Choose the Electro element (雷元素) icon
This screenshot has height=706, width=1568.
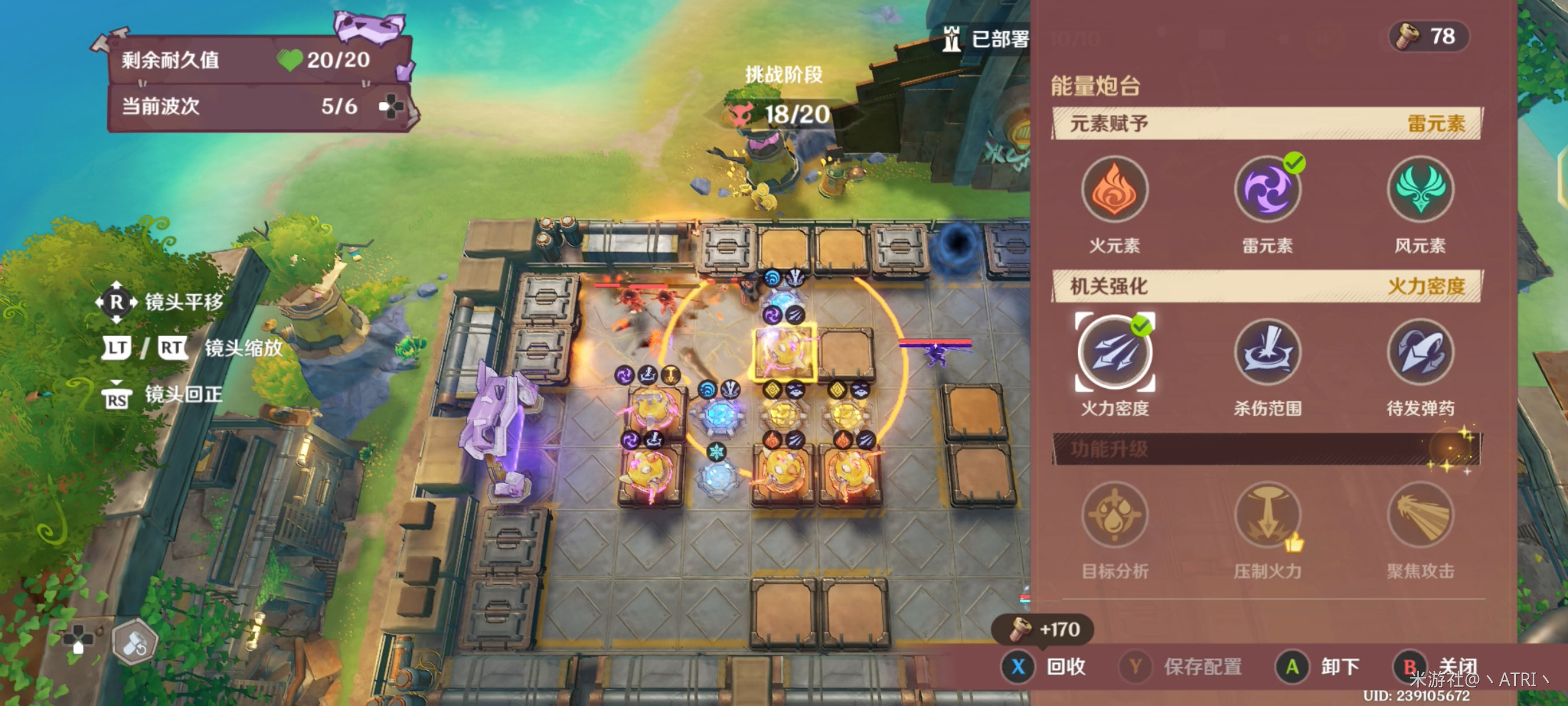[1267, 189]
